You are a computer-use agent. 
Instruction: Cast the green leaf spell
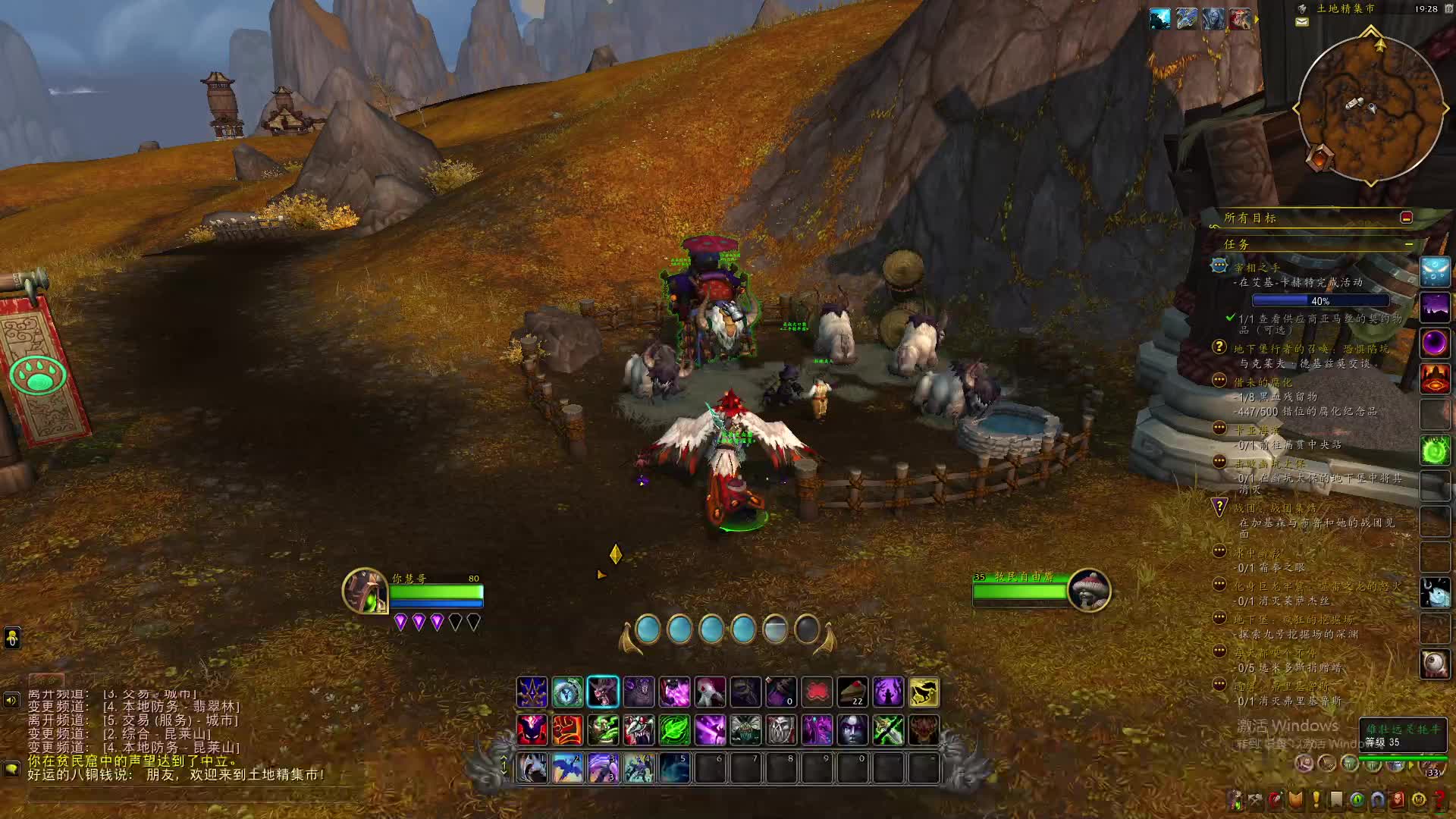coord(674,730)
